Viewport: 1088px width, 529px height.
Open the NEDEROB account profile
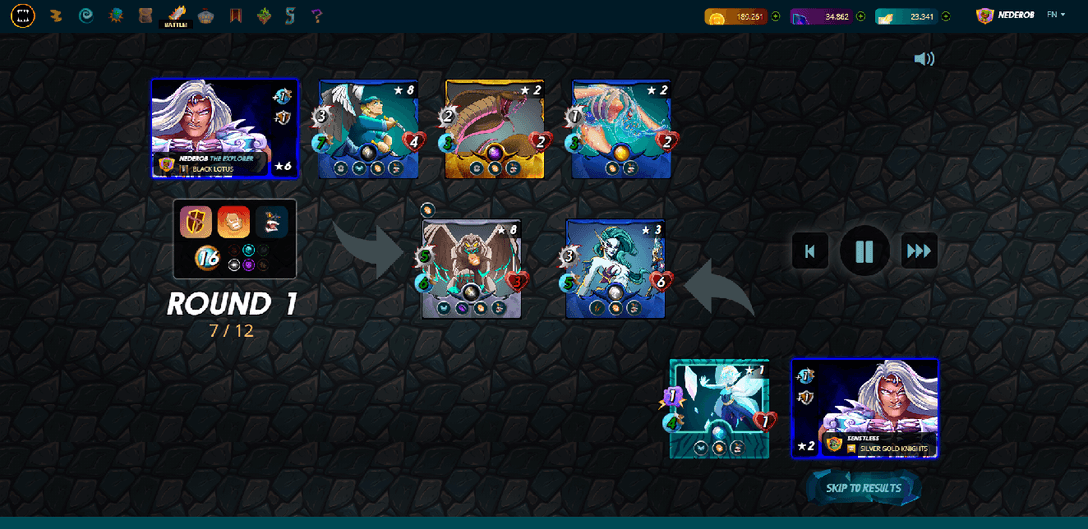pos(1008,16)
